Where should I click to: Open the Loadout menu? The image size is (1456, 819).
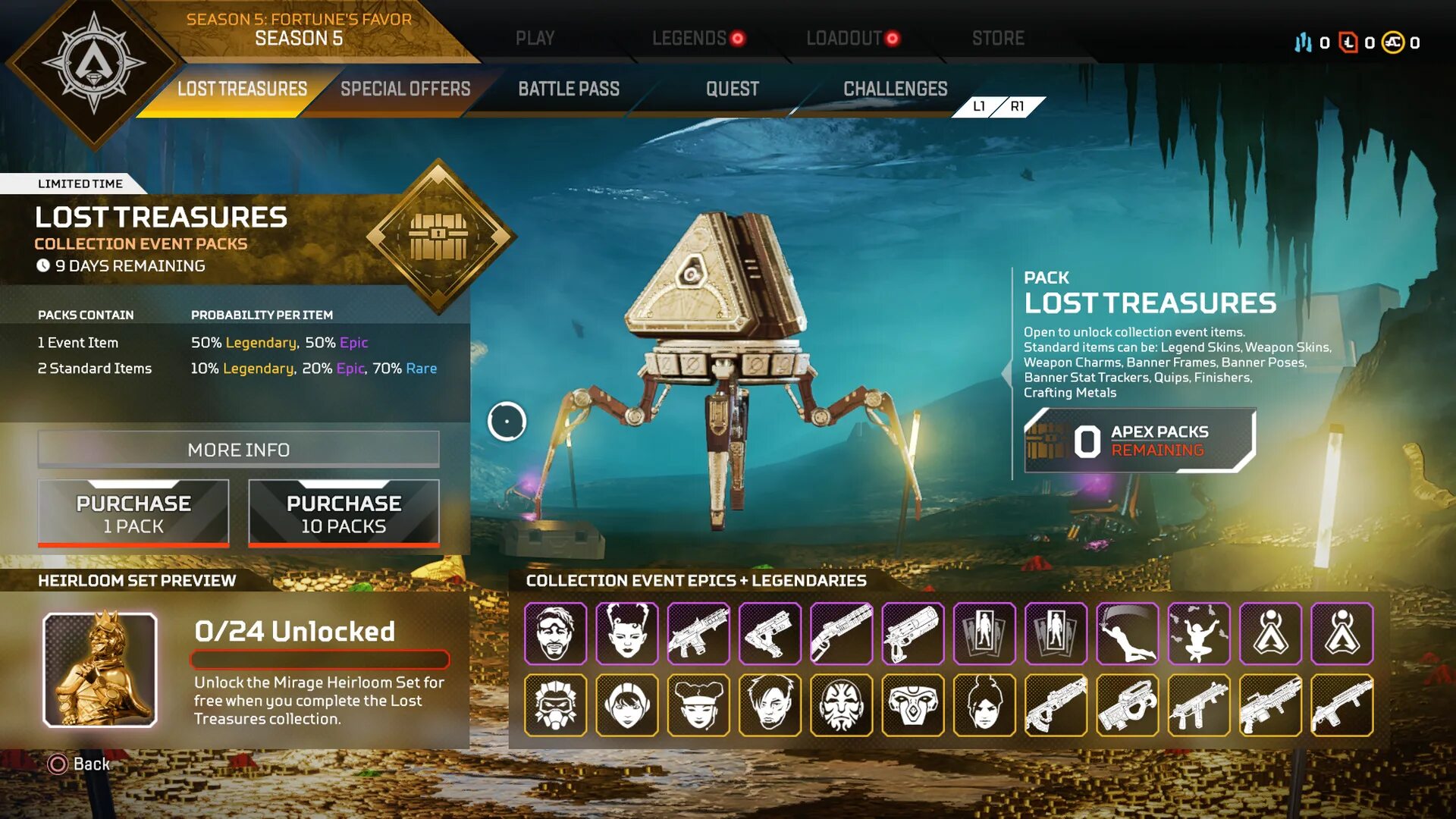844,38
